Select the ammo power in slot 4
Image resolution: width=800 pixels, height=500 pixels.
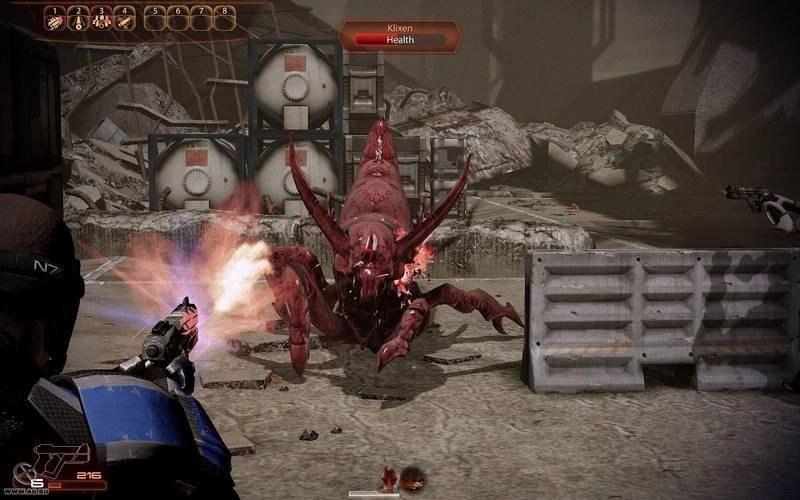(x=124, y=18)
